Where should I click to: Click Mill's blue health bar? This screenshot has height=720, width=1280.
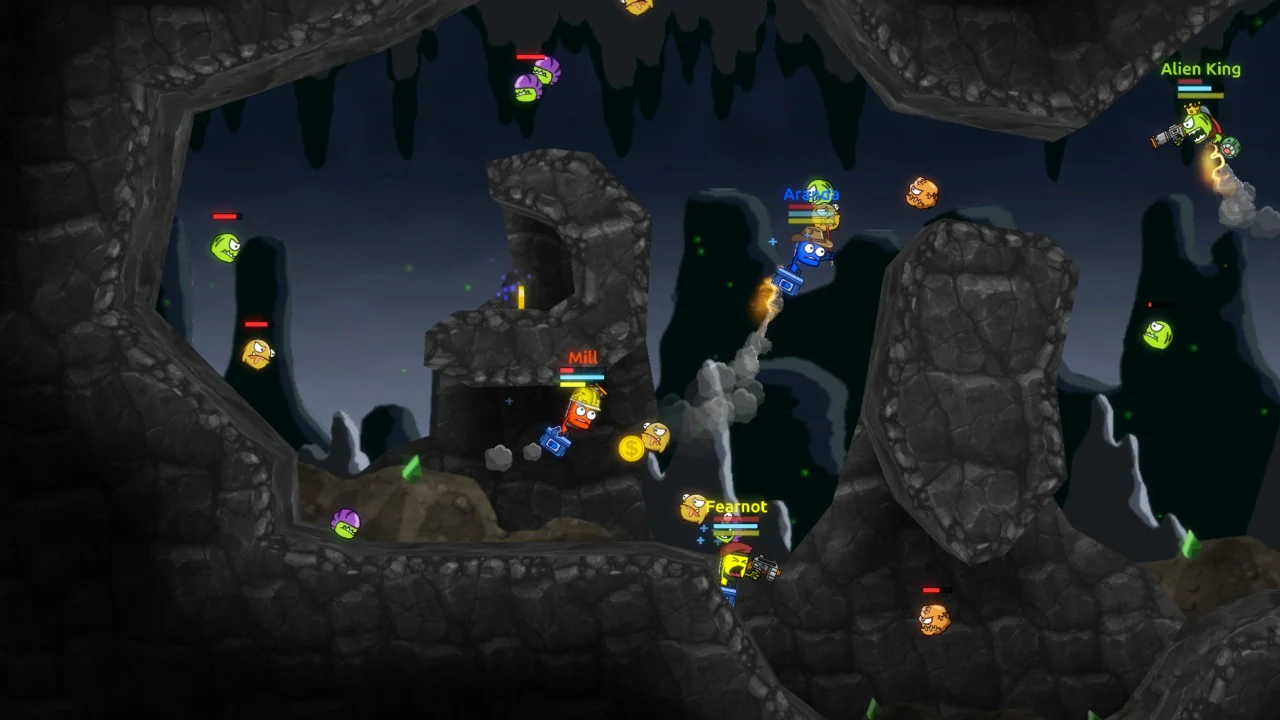pos(582,377)
